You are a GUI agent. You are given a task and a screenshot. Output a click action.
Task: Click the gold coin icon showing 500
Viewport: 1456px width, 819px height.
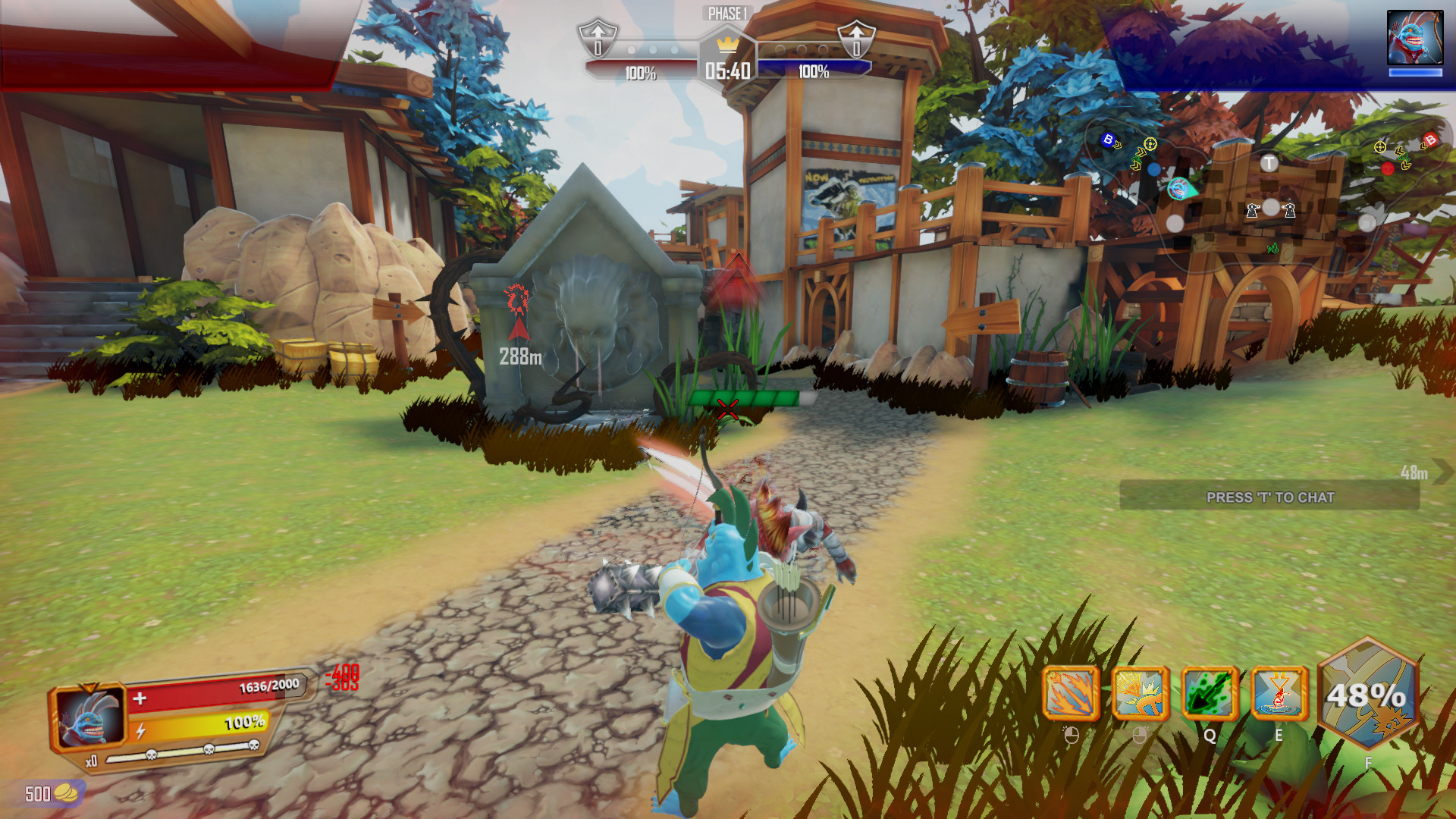(64, 792)
